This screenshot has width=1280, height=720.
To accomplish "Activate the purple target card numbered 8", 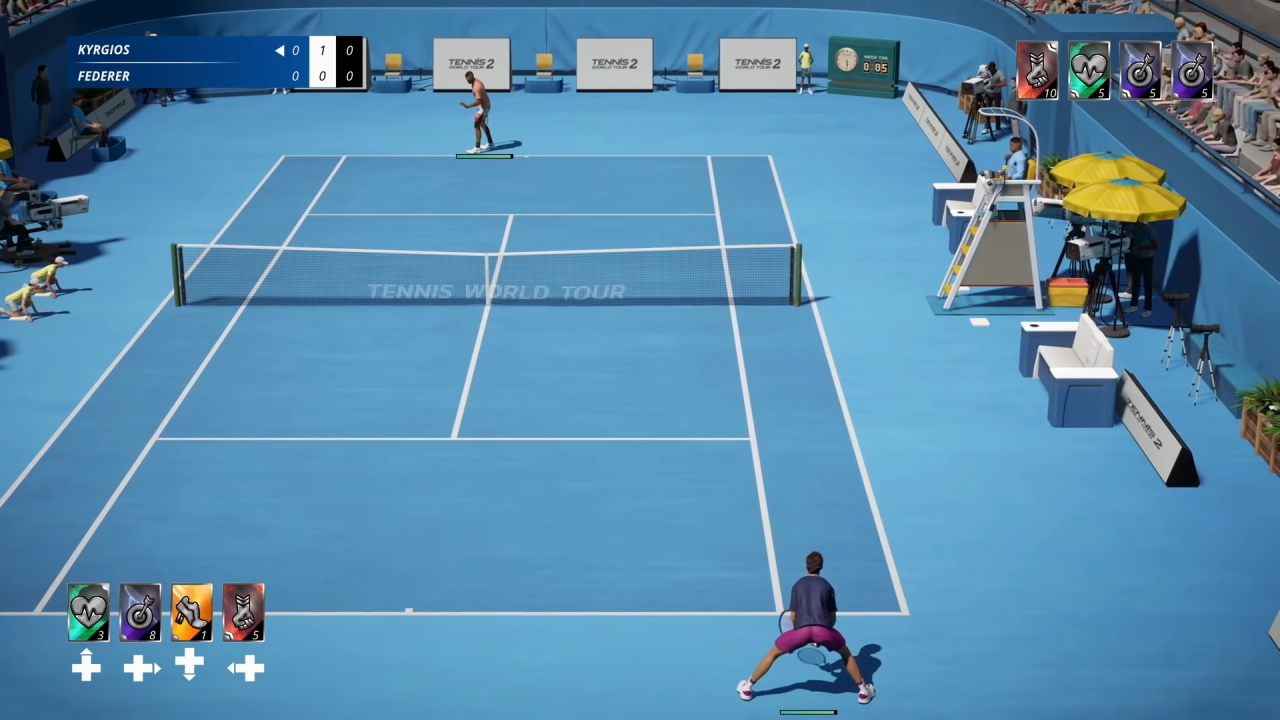I will 140,611.
